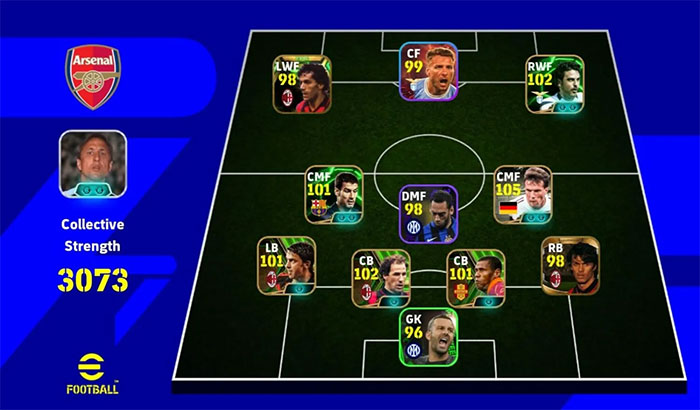Select the Arsenal club crest

point(92,77)
